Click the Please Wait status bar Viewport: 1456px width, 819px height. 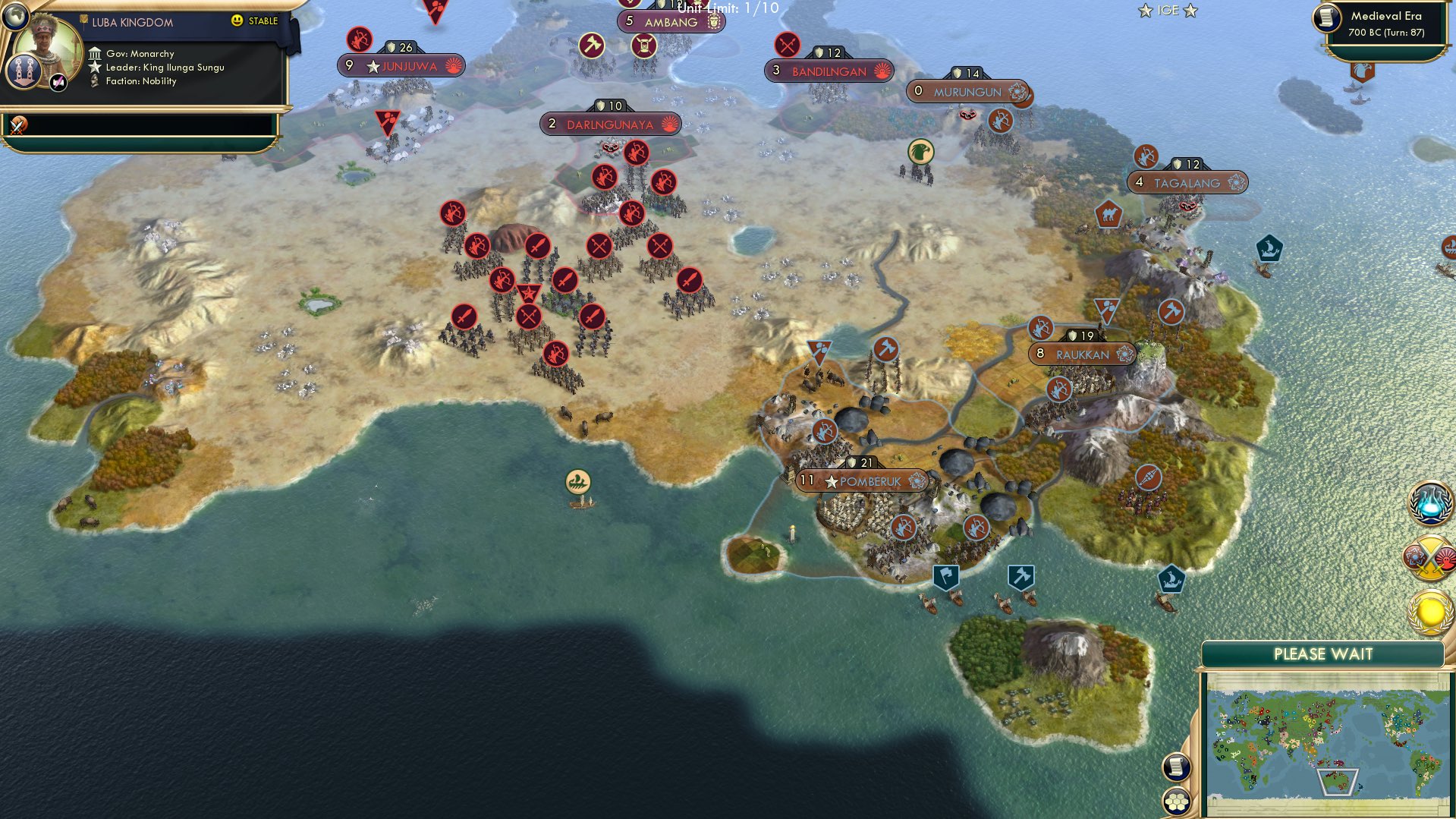coord(1322,654)
